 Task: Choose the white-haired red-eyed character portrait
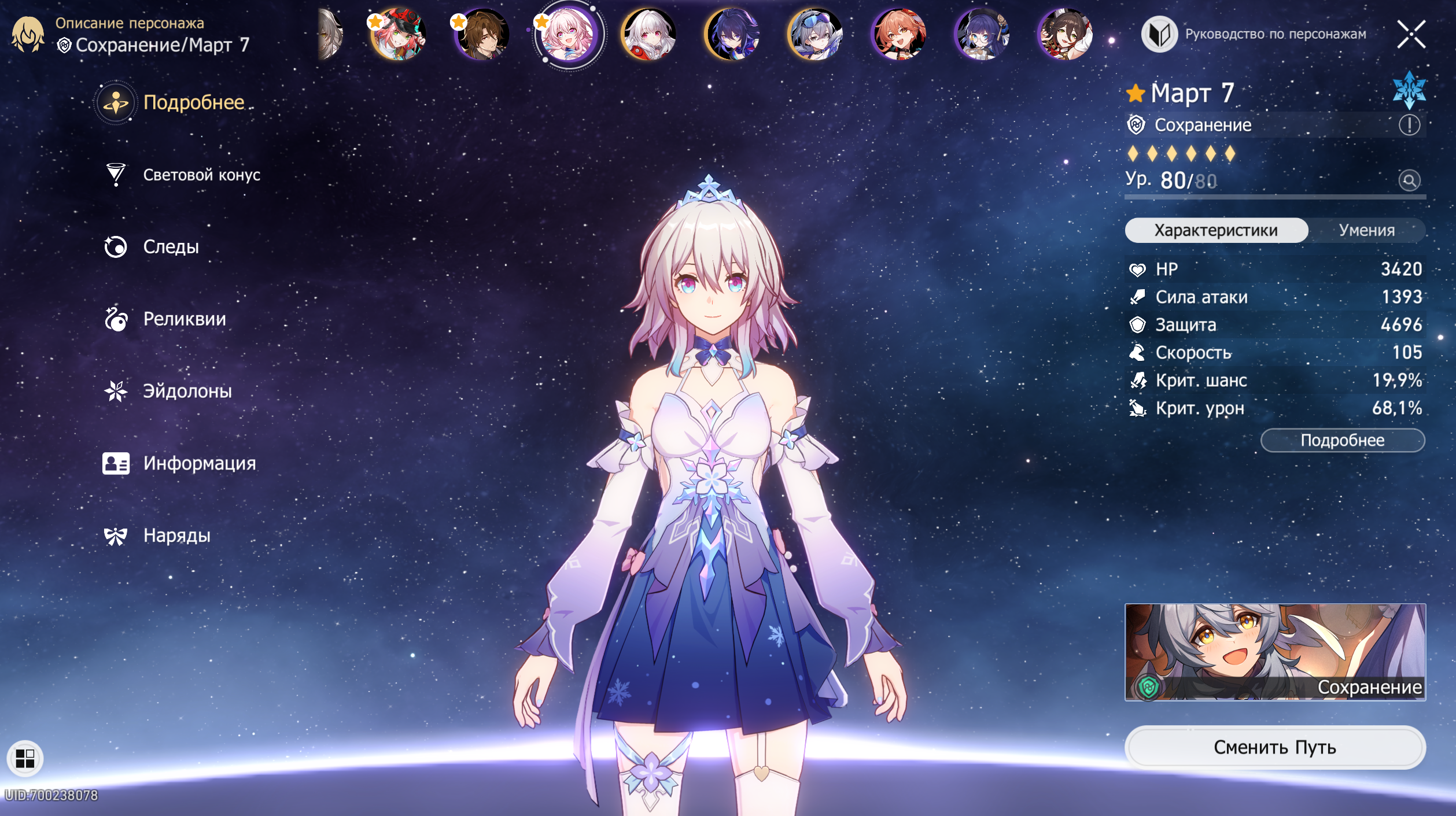pyautogui.click(x=648, y=34)
